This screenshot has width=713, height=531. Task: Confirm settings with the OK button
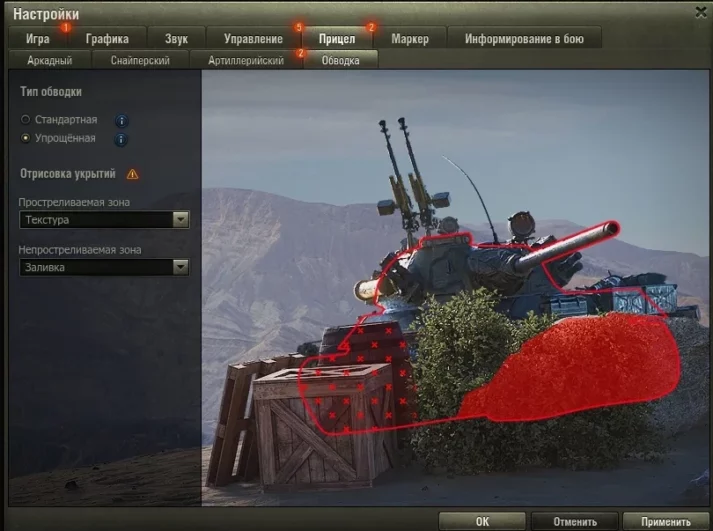482,521
